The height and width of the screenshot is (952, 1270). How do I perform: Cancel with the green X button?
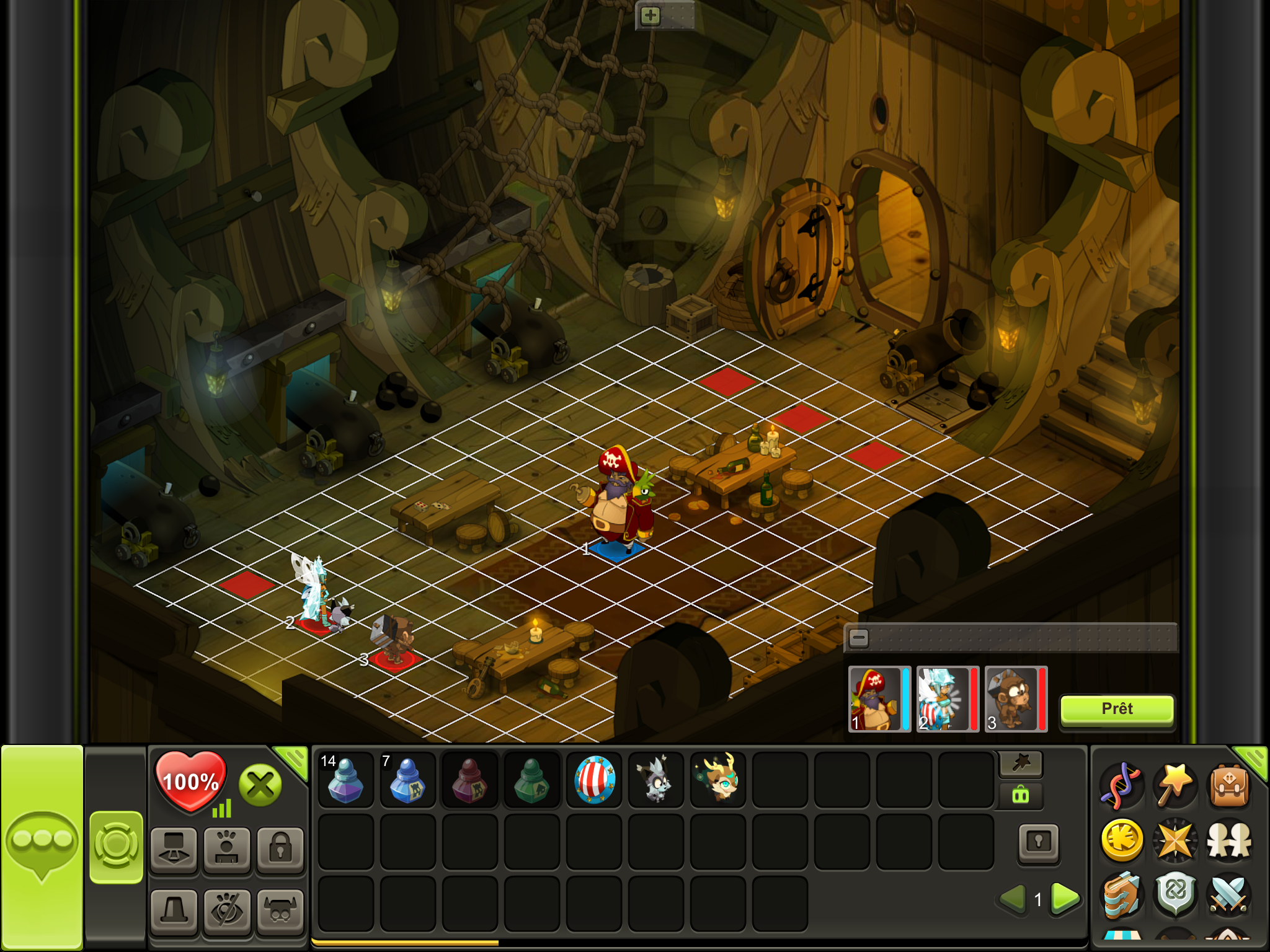[260, 785]
